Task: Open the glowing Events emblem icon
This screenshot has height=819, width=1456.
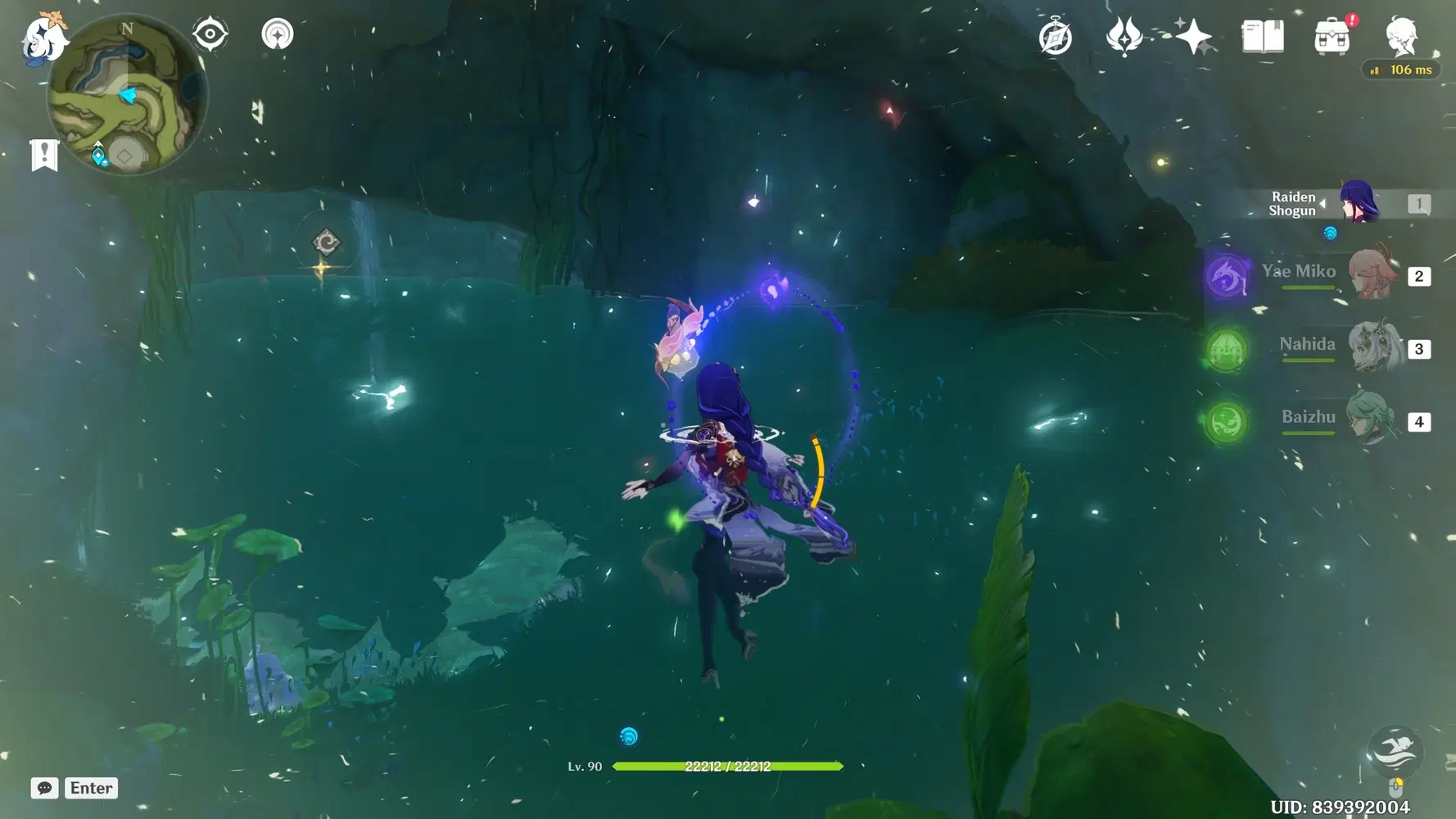Action: pos(1125,34)
